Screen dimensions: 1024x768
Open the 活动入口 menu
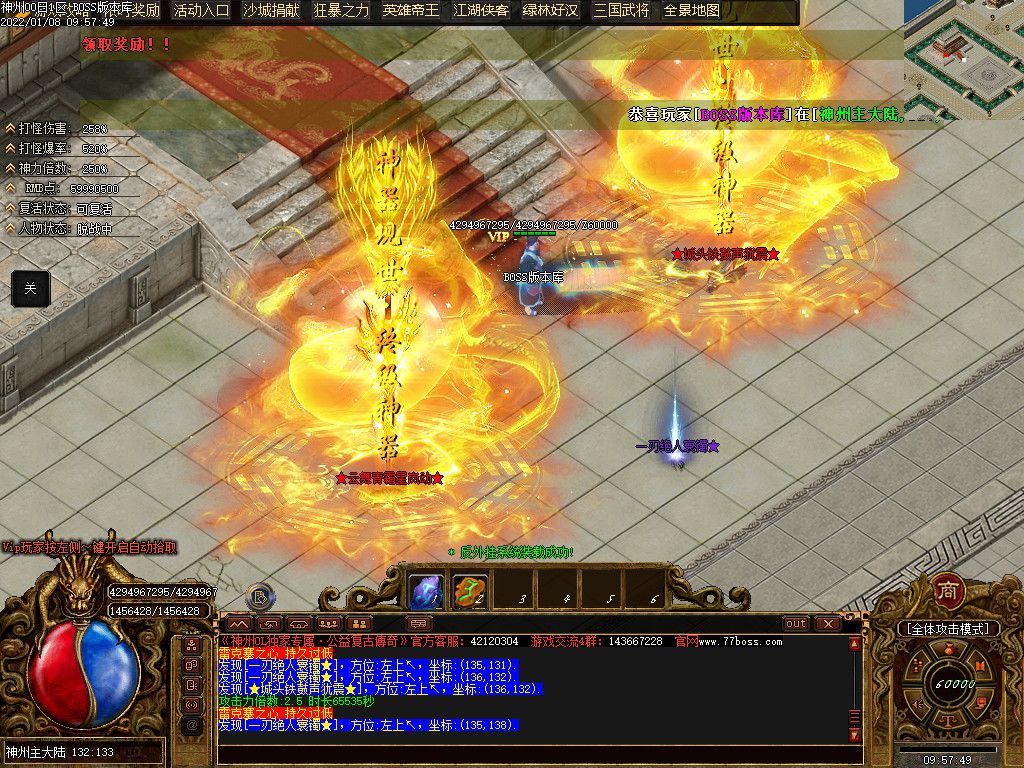tap(201, 11)
